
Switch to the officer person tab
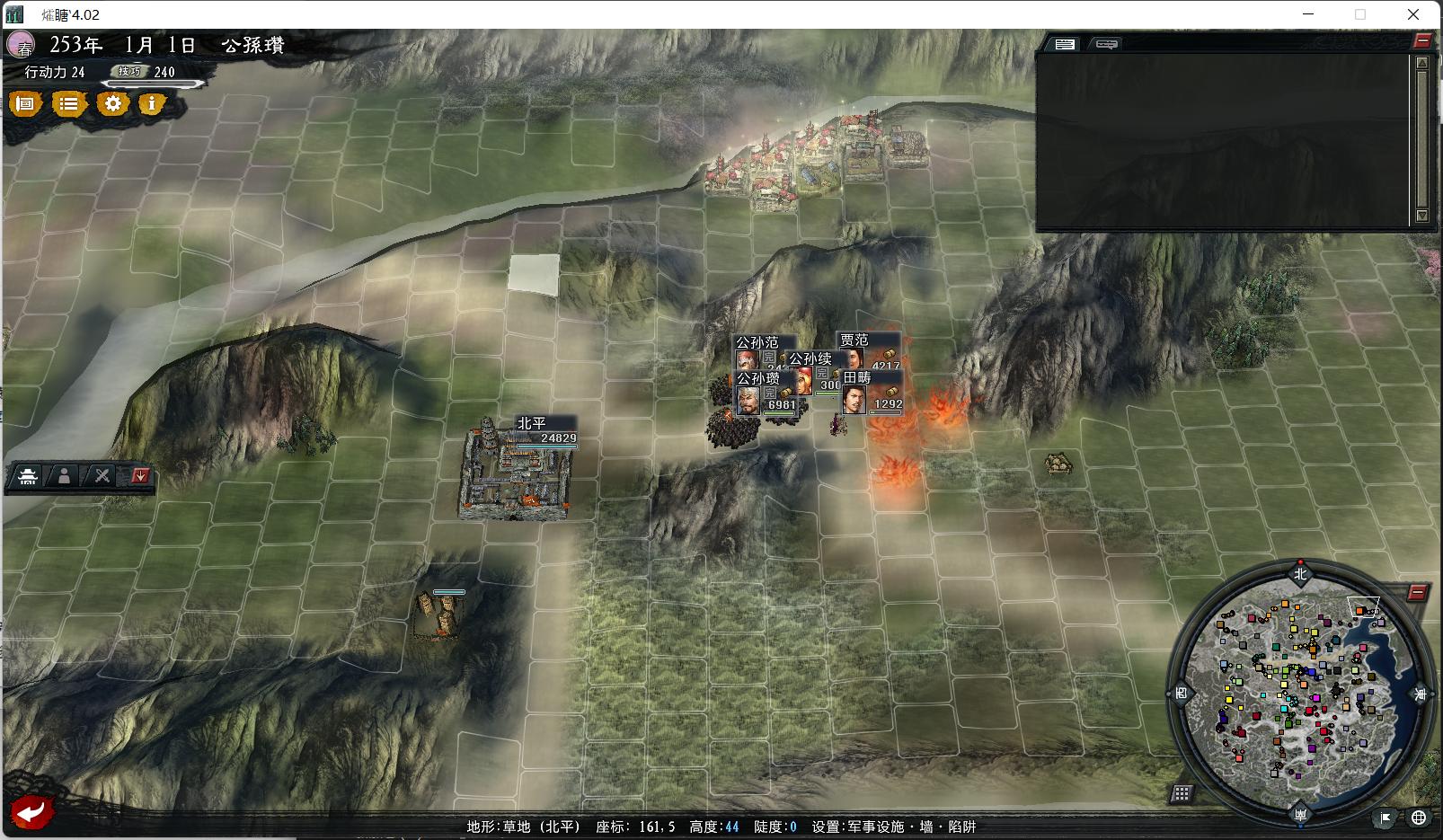pyautogui.click(x=65, y=476)
